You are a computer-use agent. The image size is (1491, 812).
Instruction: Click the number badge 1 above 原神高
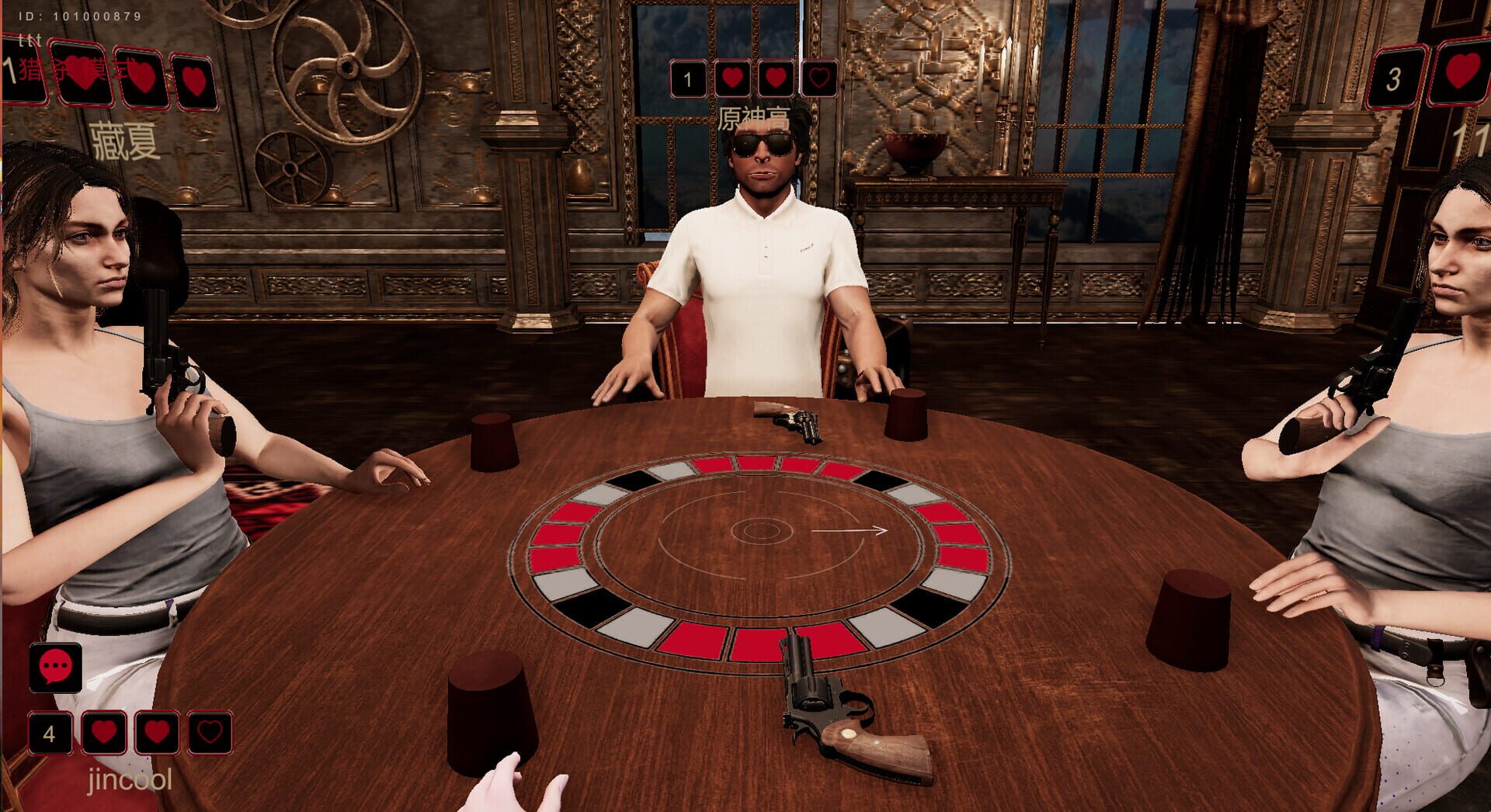pyautogui.click(x=686, y=78)
